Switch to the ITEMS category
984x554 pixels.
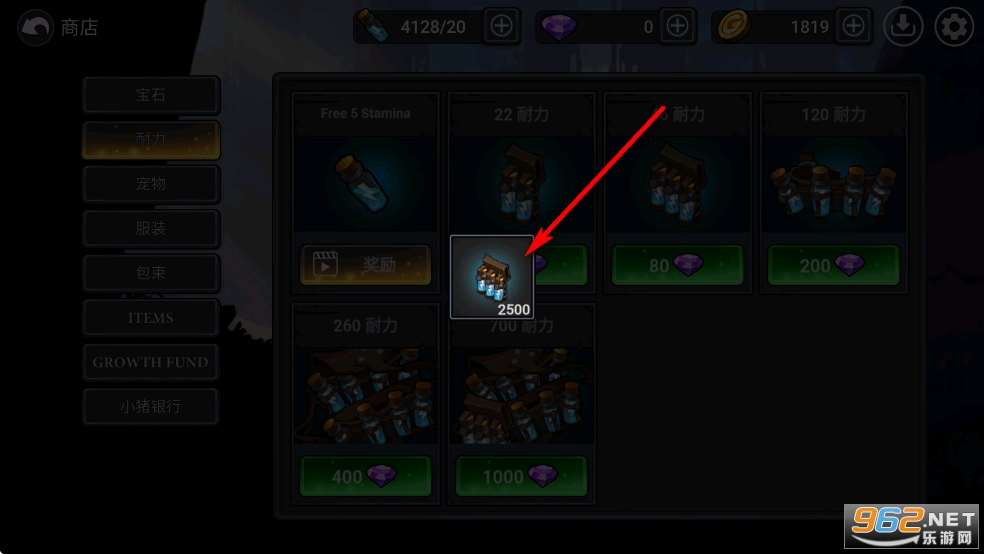(x=151, y=318)
